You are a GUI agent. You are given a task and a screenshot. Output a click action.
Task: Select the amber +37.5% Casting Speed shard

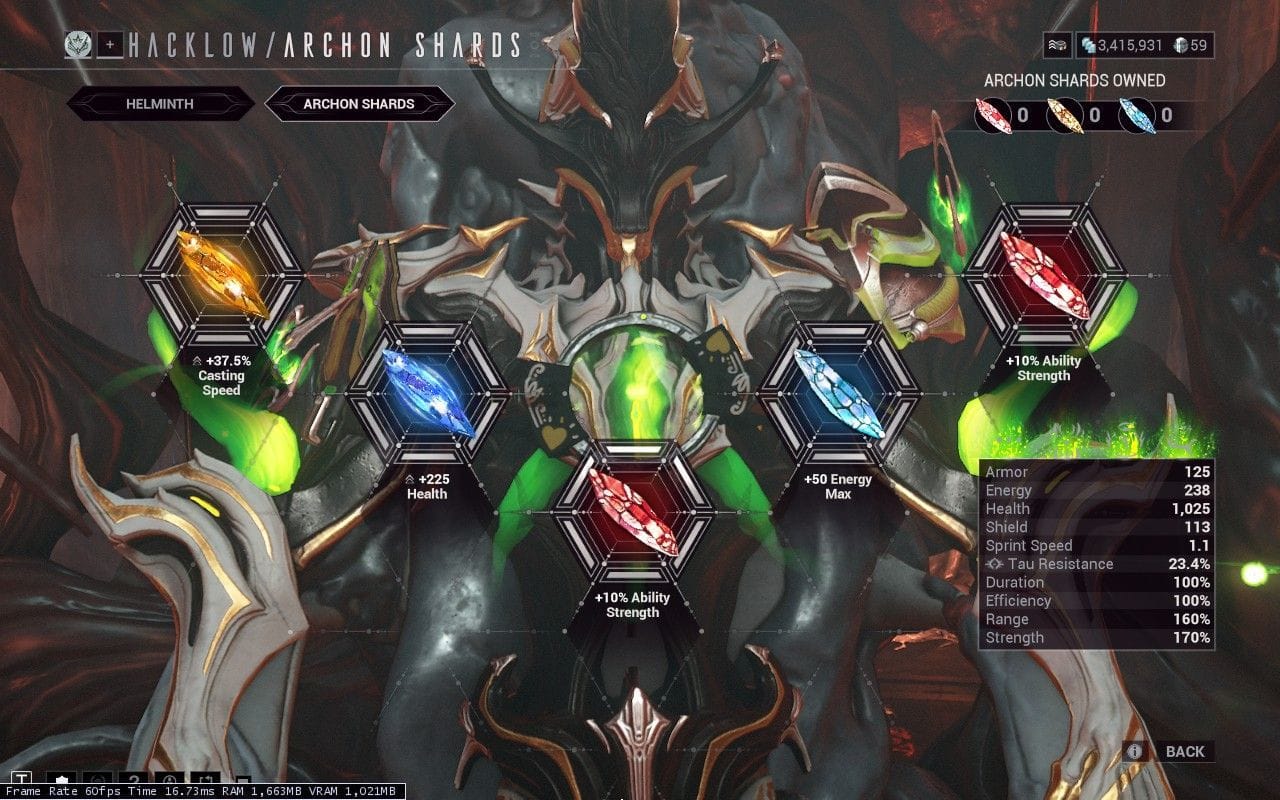tap(220, 277)
